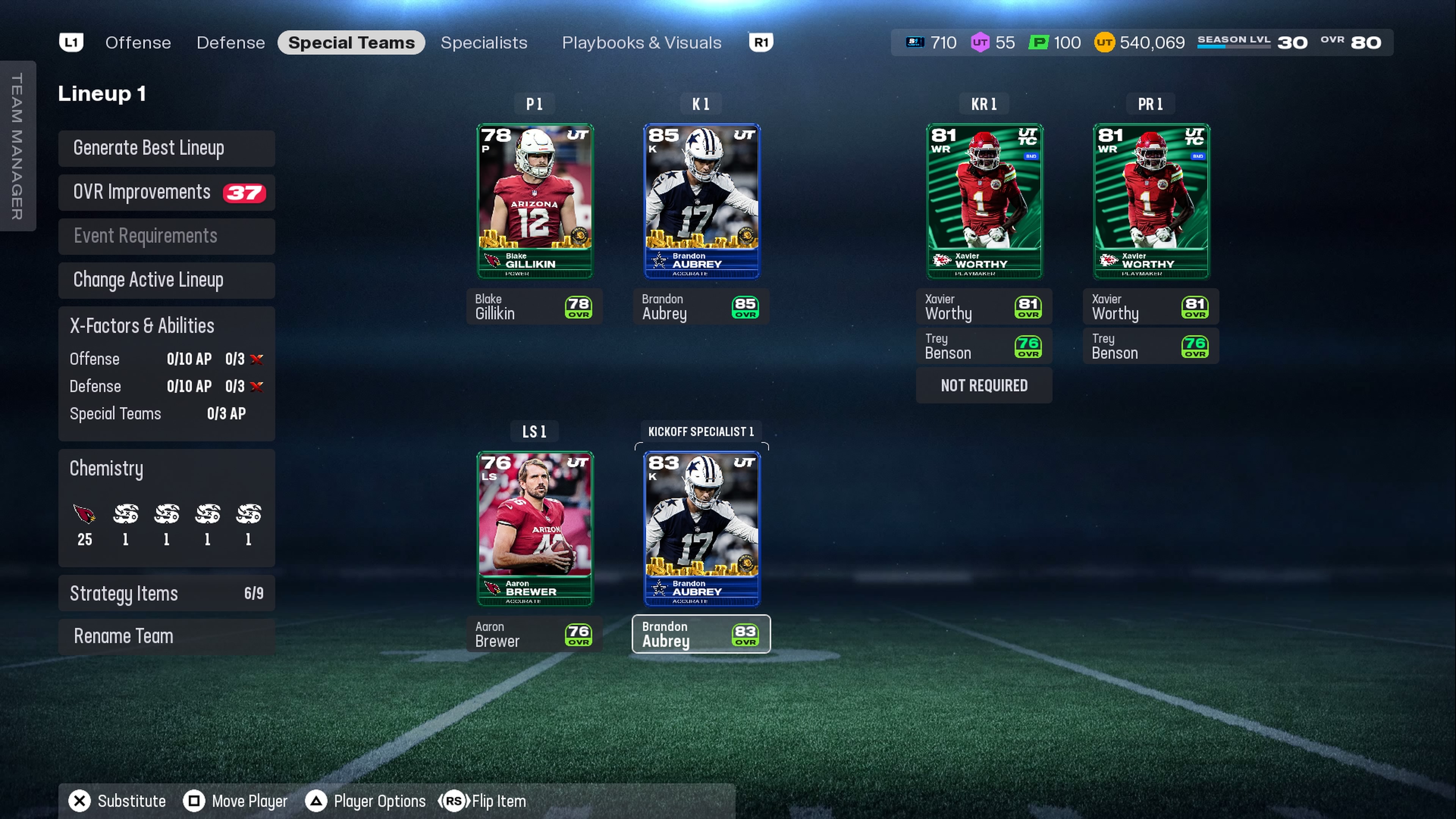Open the X-Factors & Abilities panel
1456x819 pixels.
tap(166, 373)
